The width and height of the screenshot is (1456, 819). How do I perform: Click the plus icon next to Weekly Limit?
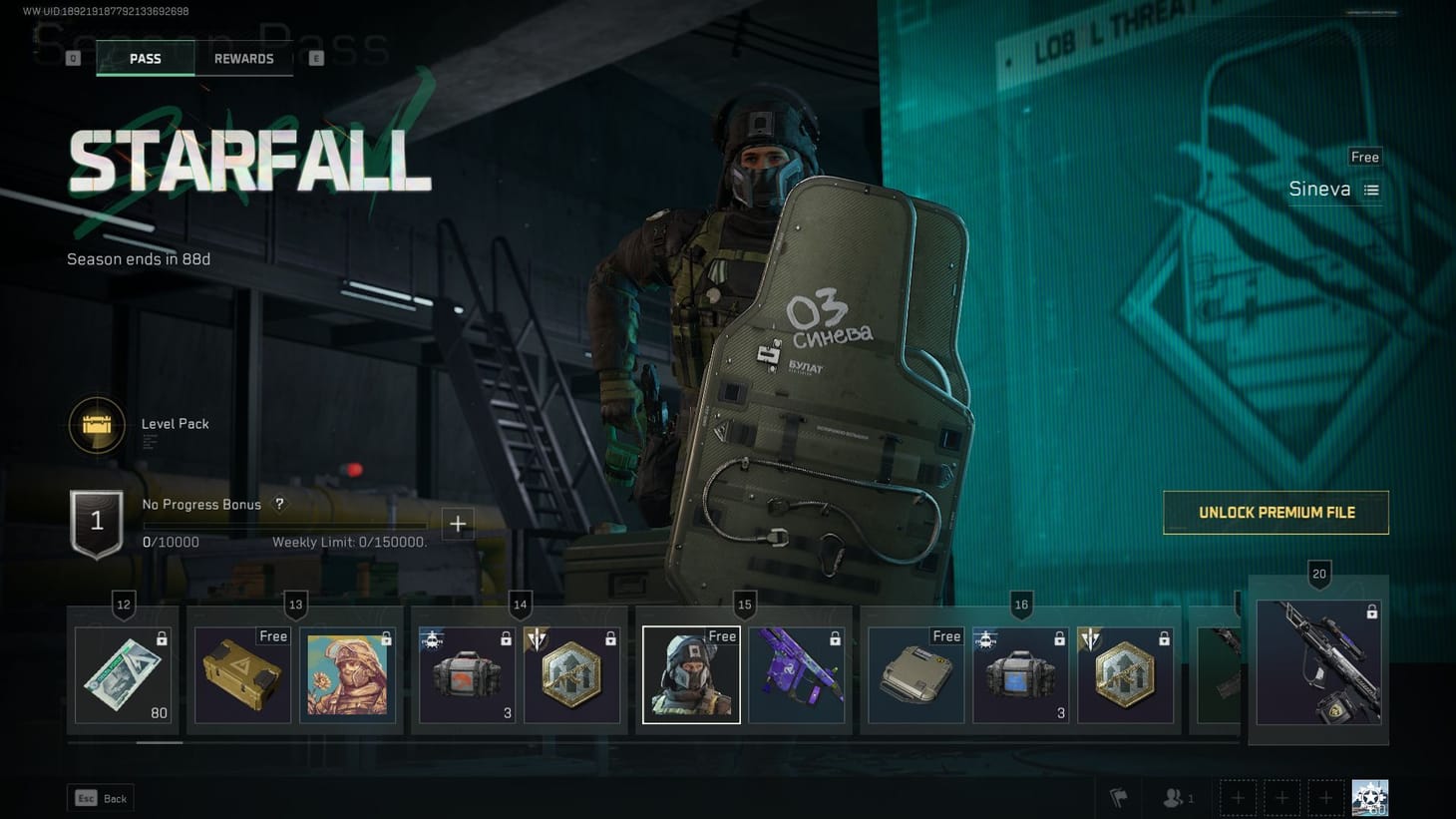(x=458, y=523)
